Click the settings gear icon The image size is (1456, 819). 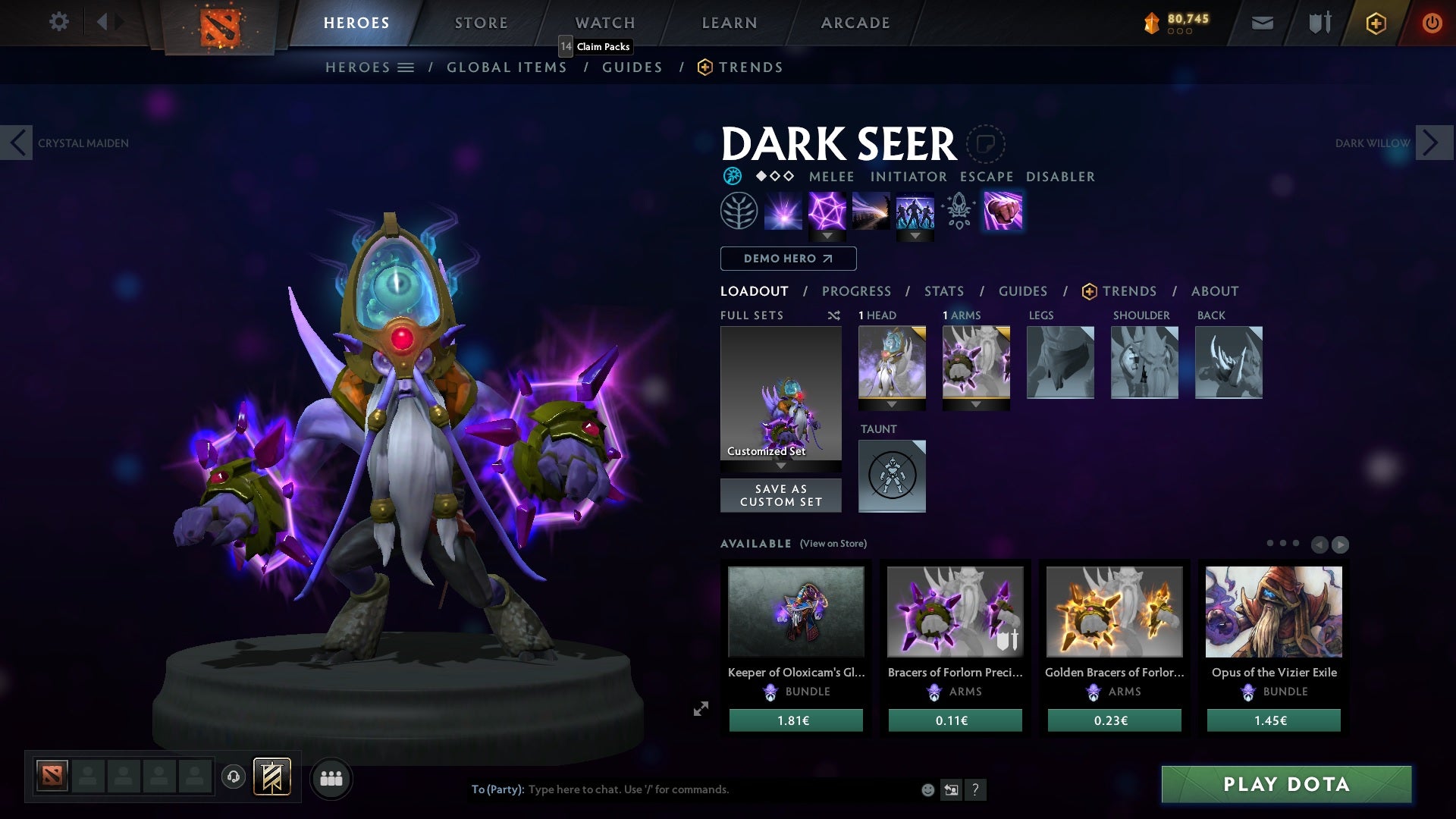click(59, 22)
